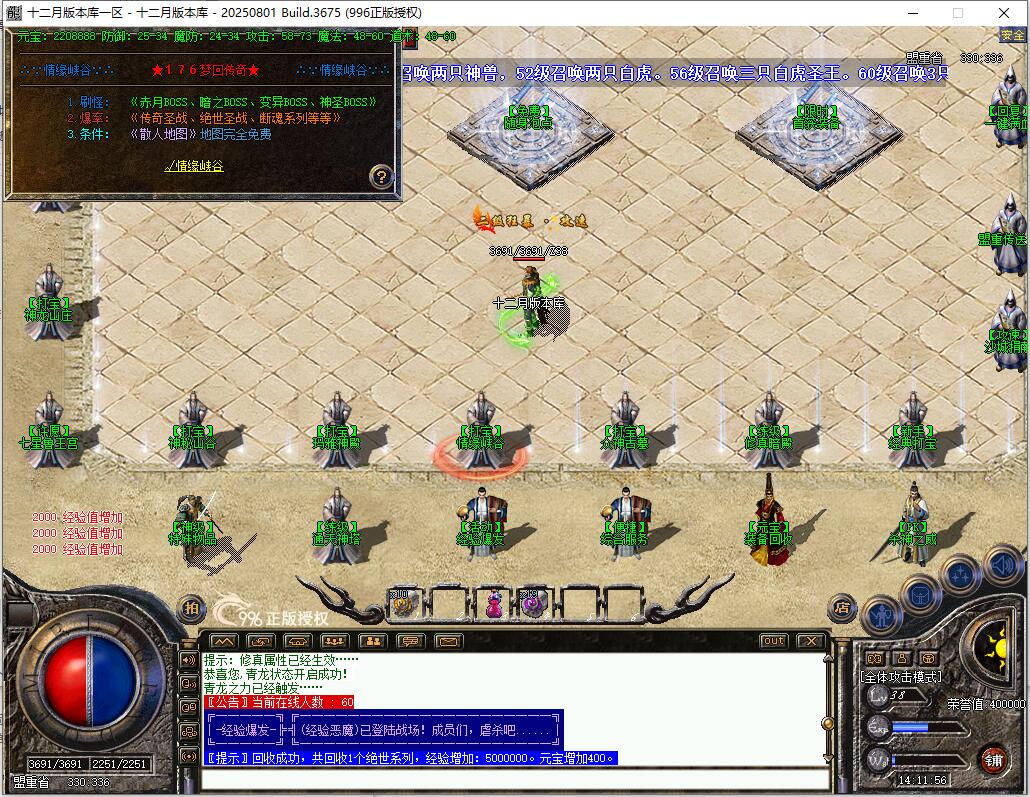Close the game window
Image resolution: width=1030 pixels, height=797 pixels.
tap(1004, 13)
